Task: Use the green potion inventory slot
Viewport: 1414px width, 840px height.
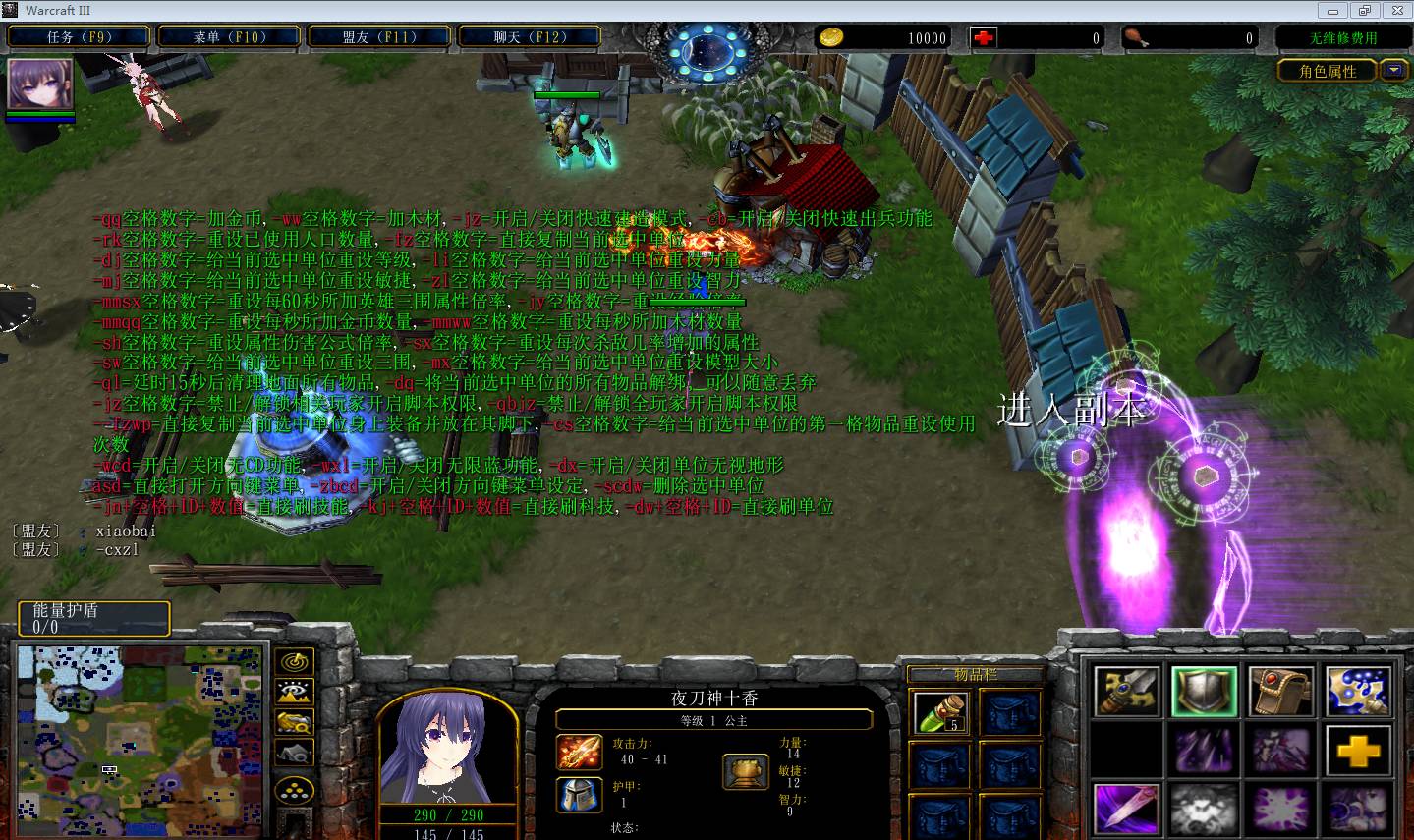Action: coord(940,714)
